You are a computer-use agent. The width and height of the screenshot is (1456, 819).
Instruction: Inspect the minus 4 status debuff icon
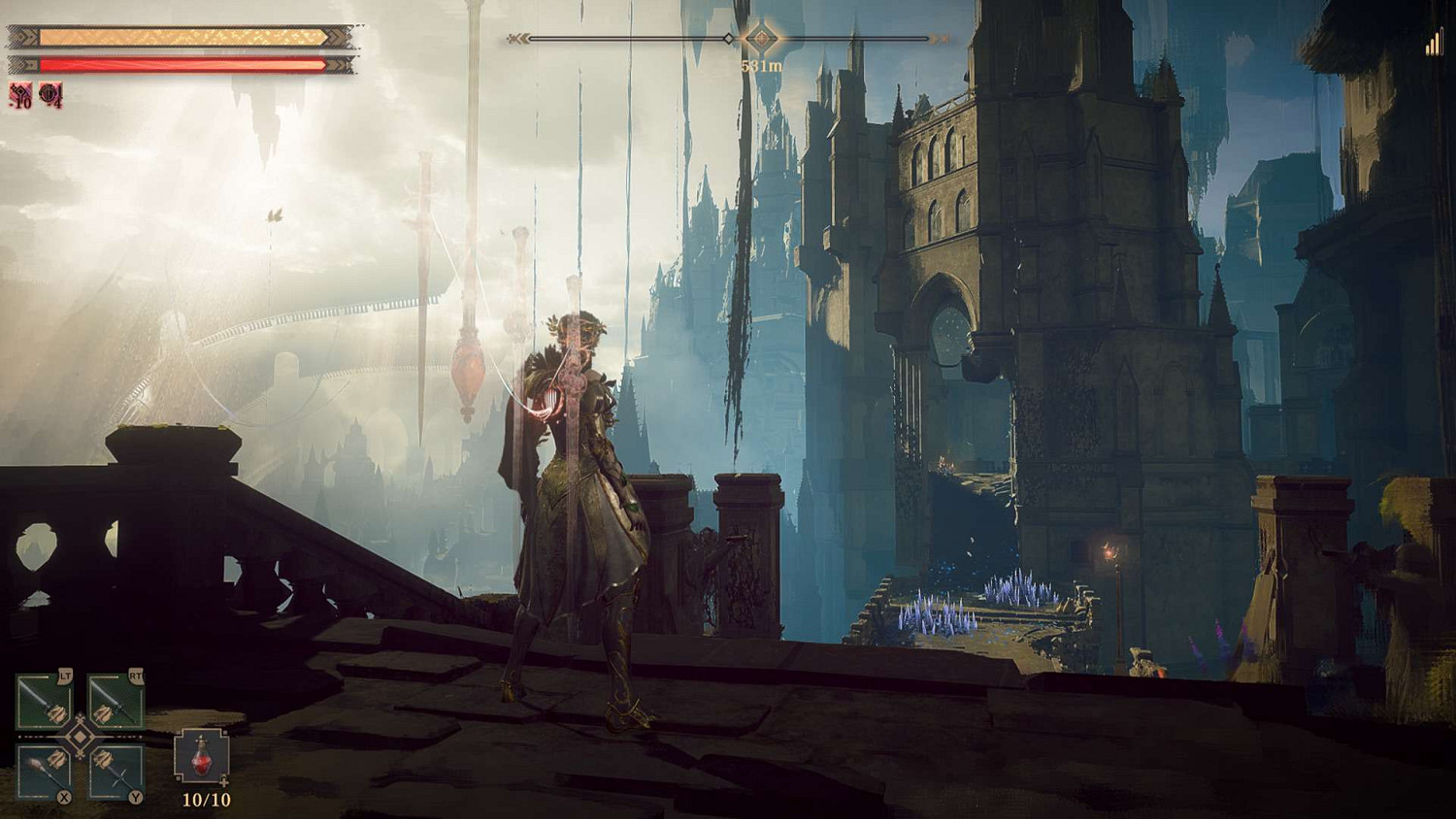pyautogui.click(x=50, y=95)
